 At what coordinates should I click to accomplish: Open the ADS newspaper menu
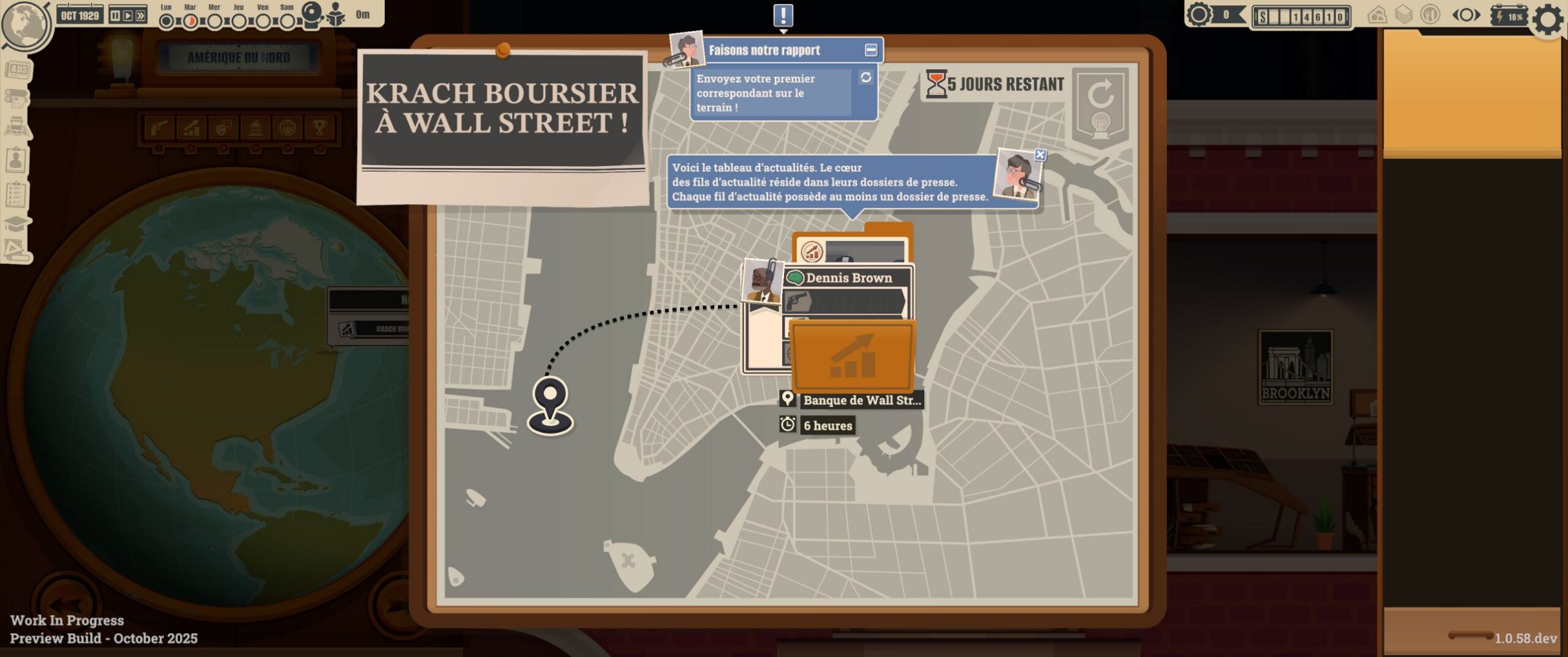(x=17, y=69)
